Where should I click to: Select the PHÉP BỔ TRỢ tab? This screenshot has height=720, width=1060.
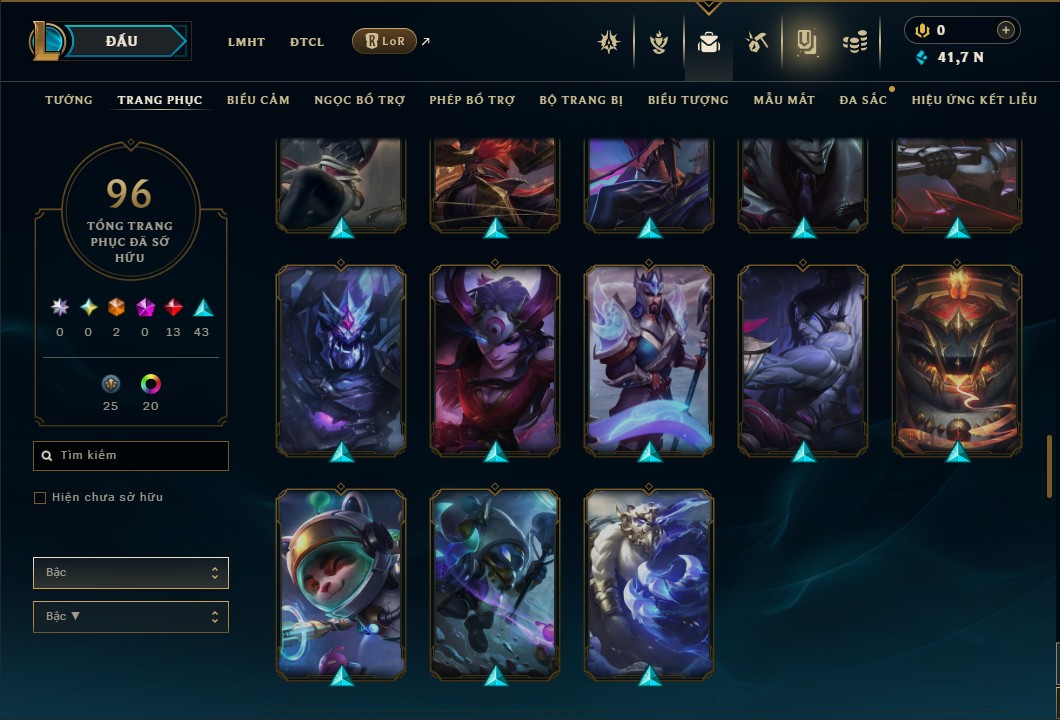coord(472,100)
